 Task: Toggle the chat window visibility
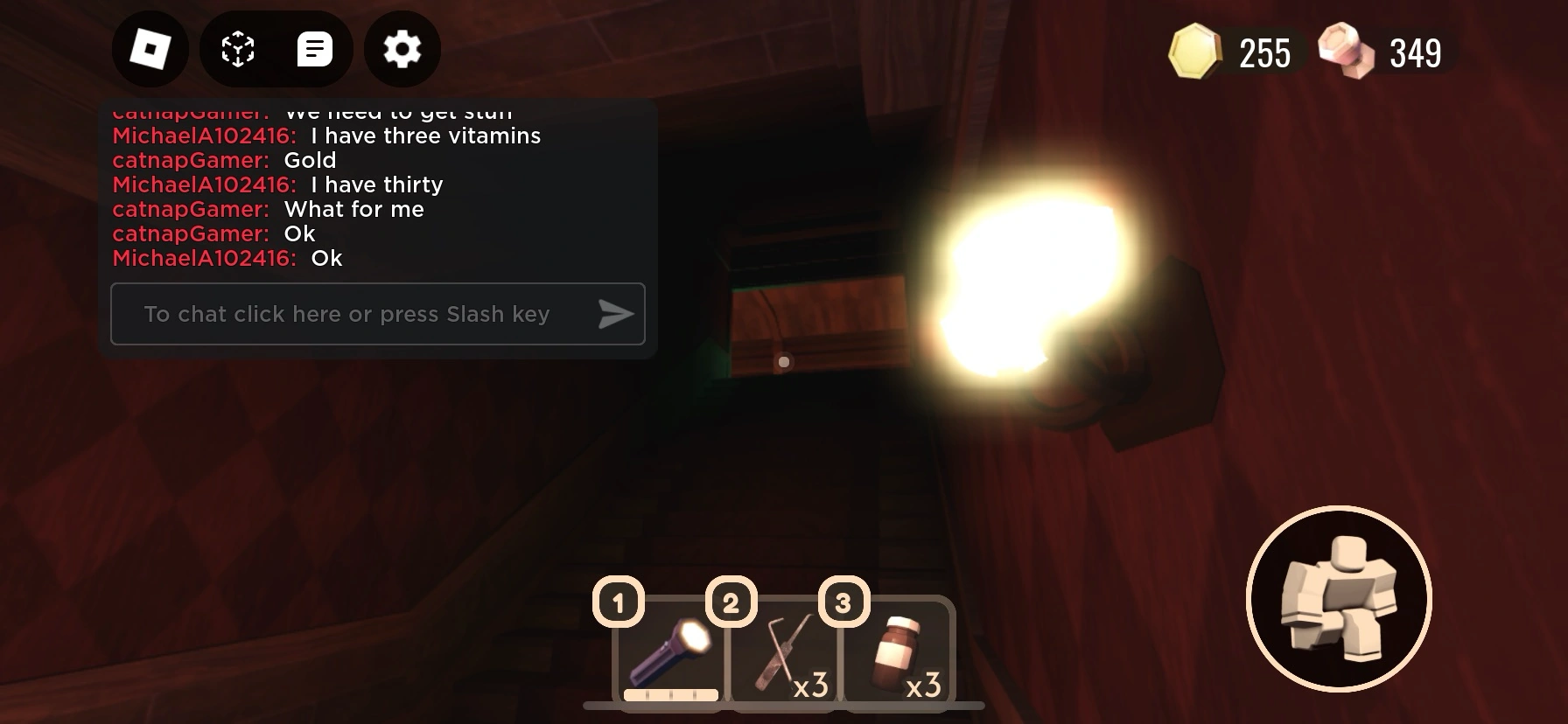[315, 50]
